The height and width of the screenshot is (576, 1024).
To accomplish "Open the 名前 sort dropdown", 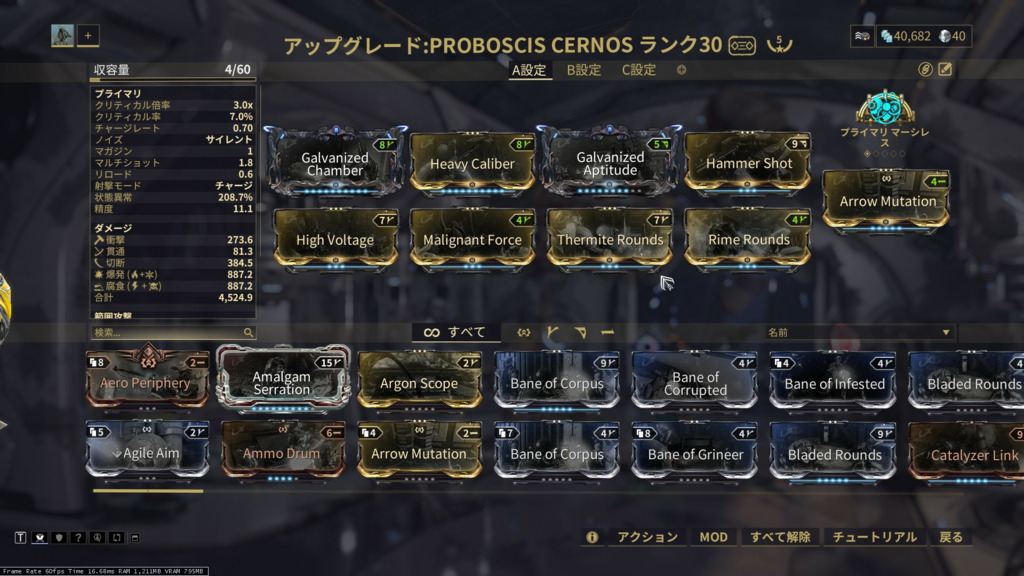I will 858,332.
